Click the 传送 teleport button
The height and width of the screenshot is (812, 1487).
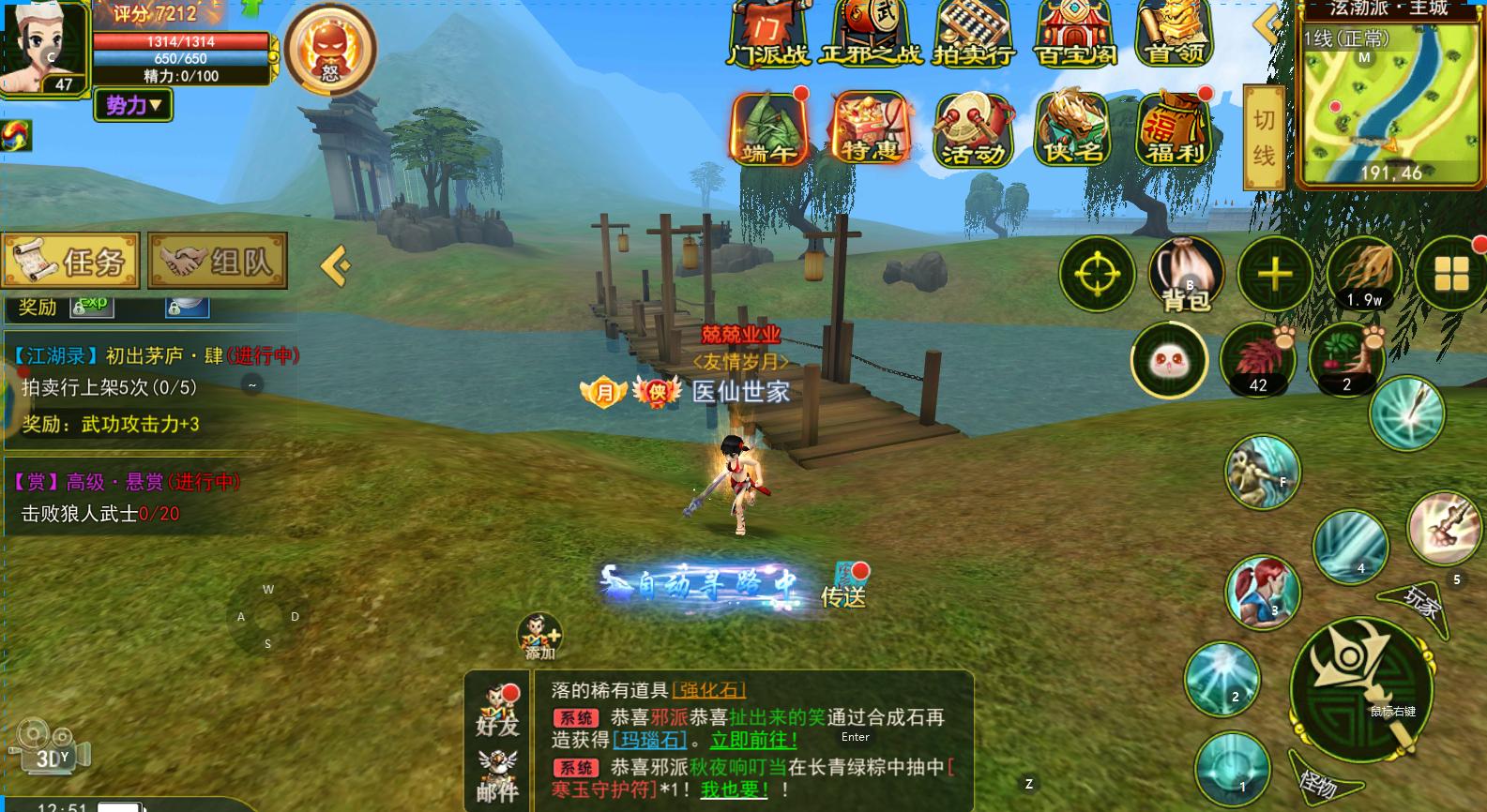click(842, 587)
